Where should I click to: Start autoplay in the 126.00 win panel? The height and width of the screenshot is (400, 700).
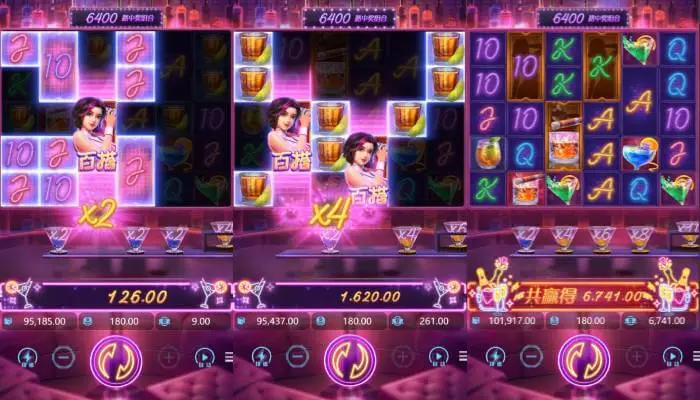coord(205,356)
